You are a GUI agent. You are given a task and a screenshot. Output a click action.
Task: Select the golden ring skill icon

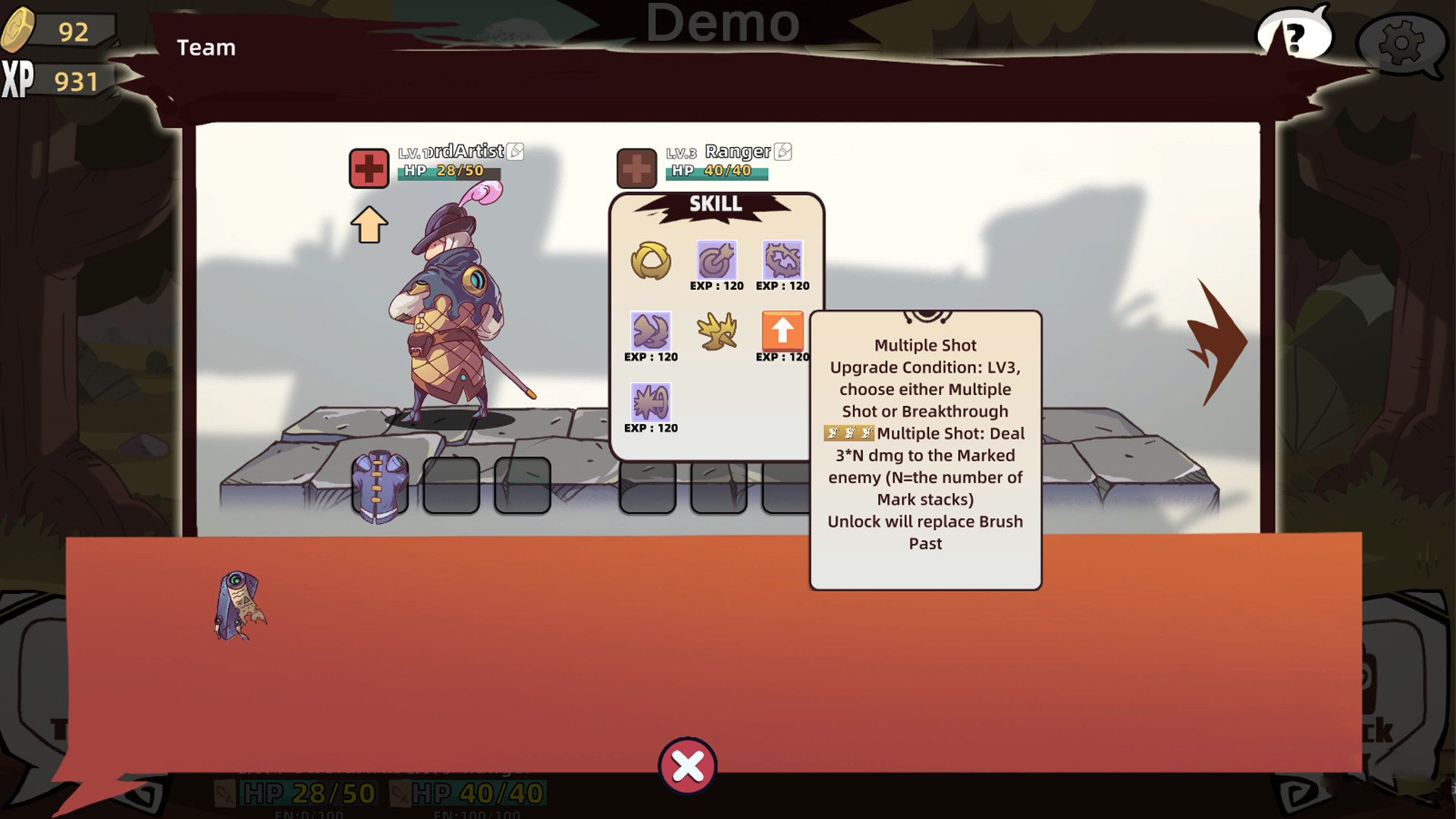click(x=651, y=261)
